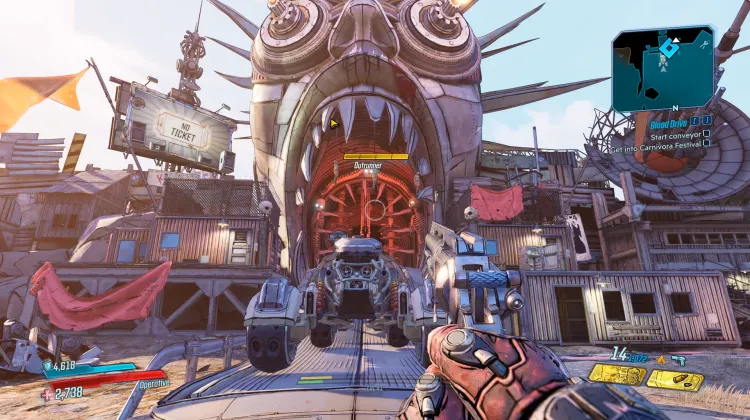Choose the yellow weapon card showing bullets
750x420 pixels.
coord(675,379)
